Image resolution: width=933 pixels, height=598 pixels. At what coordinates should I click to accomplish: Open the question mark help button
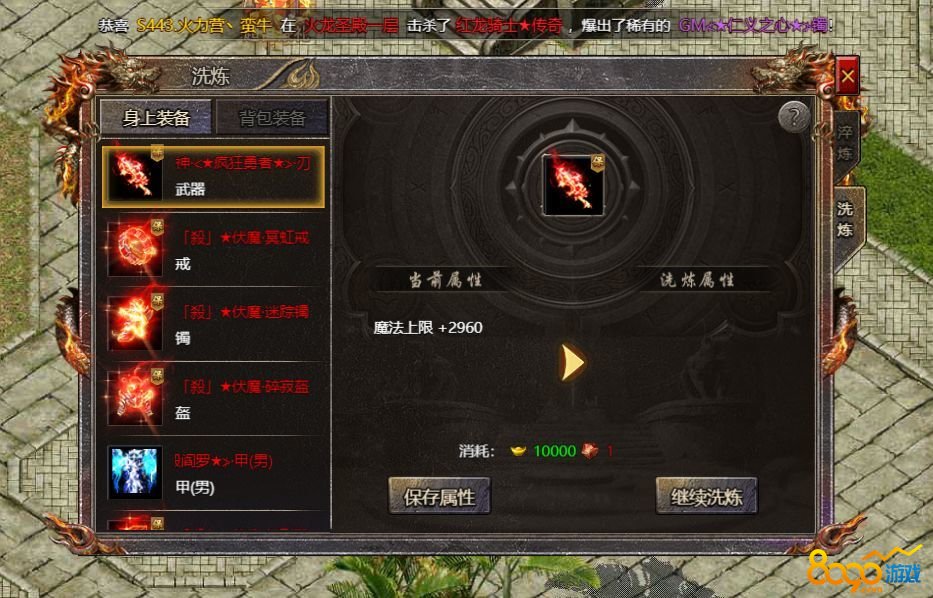[793, 117]
